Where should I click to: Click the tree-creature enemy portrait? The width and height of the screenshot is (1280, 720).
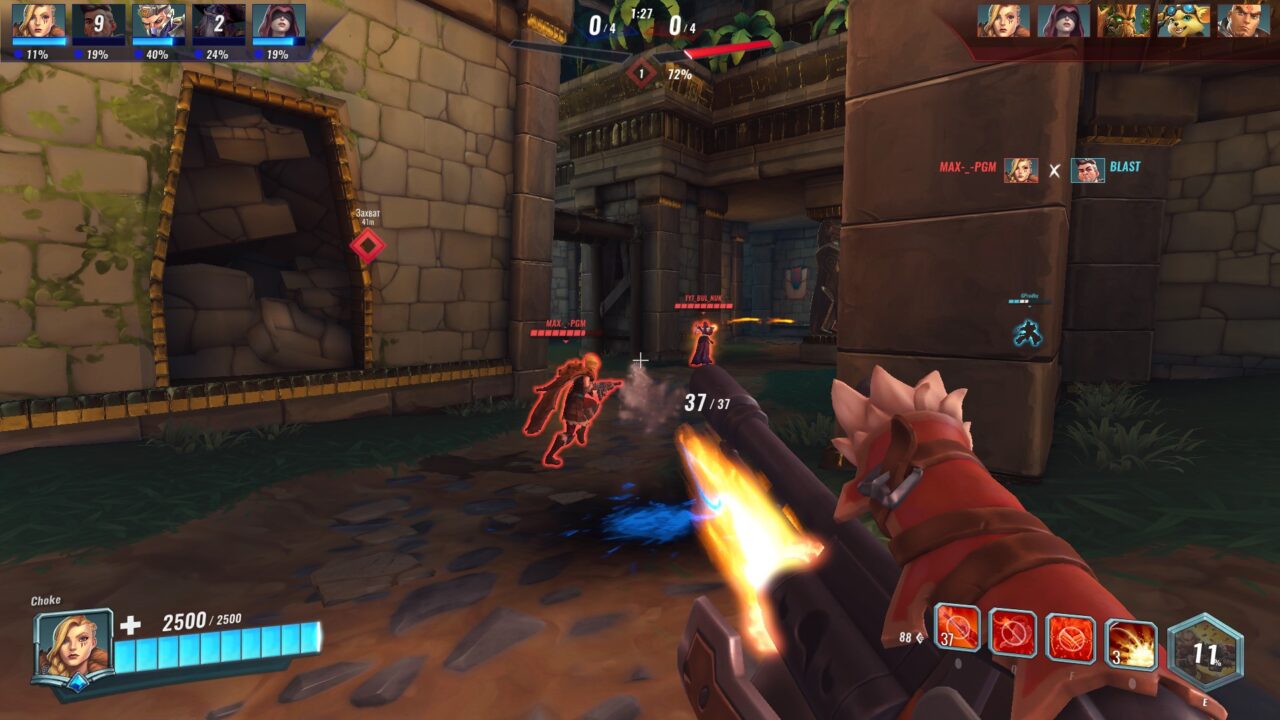(1123, 20)
